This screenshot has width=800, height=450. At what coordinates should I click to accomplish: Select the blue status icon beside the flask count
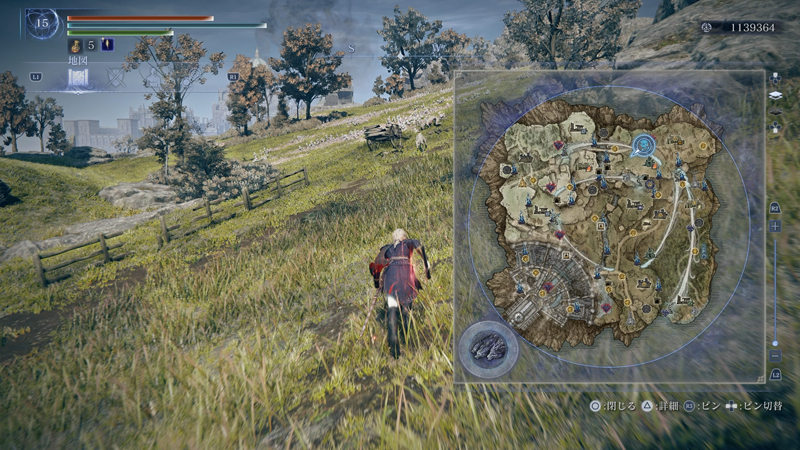click(x=107, y=45)
